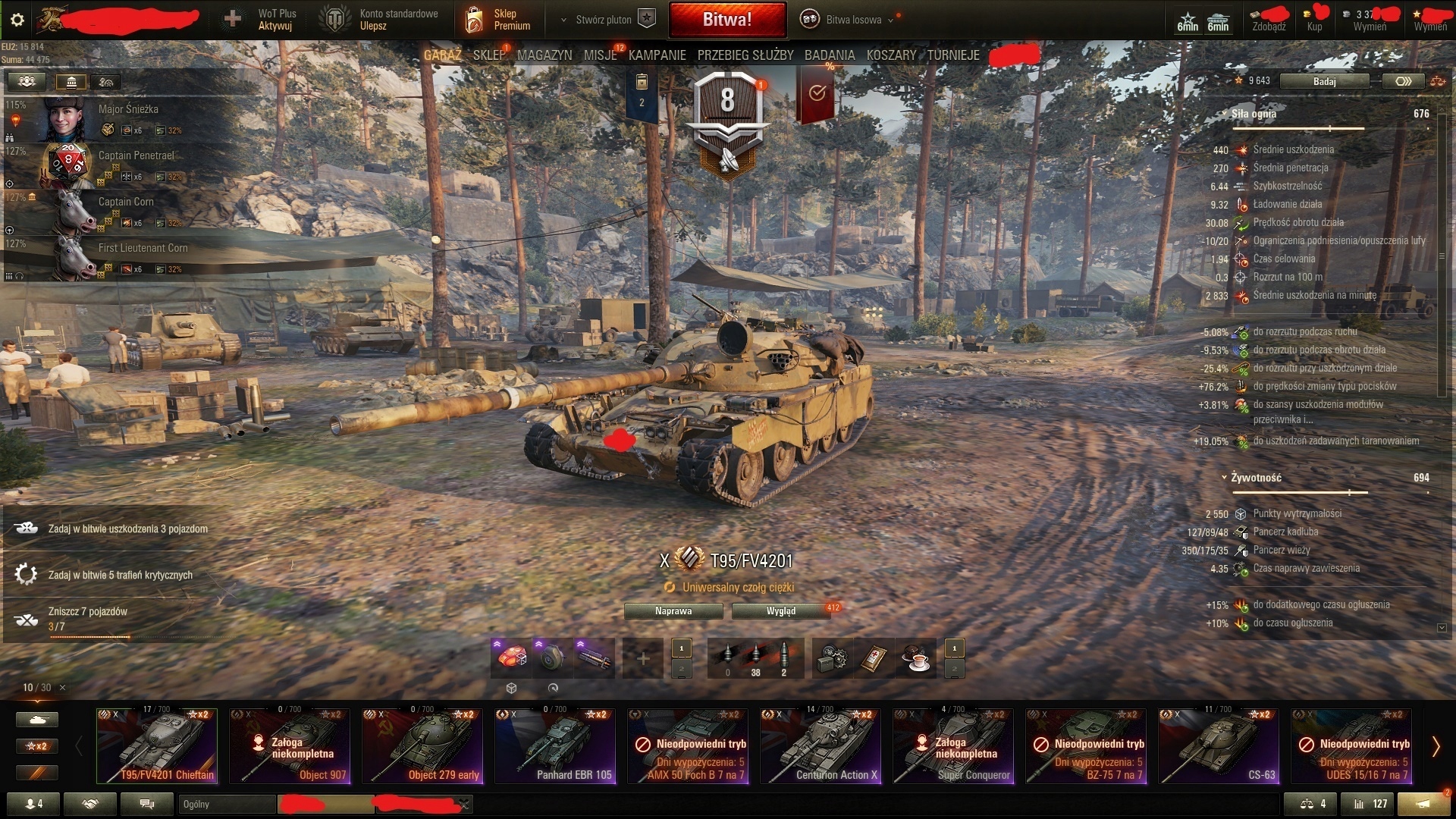
Task: Open the Koszary tab
Action: click(891, 55)
